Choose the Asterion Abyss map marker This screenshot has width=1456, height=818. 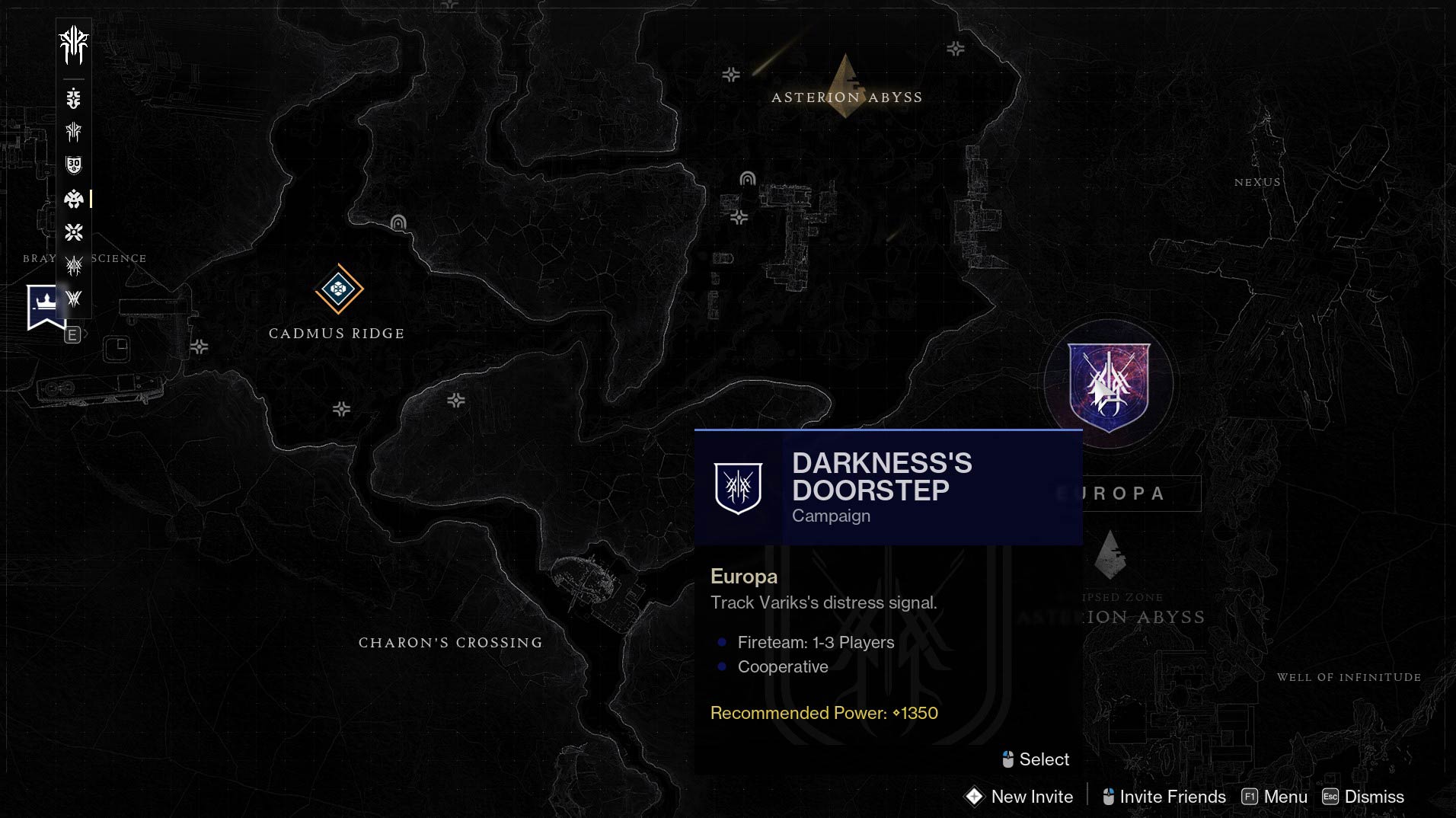coord(846,85)
